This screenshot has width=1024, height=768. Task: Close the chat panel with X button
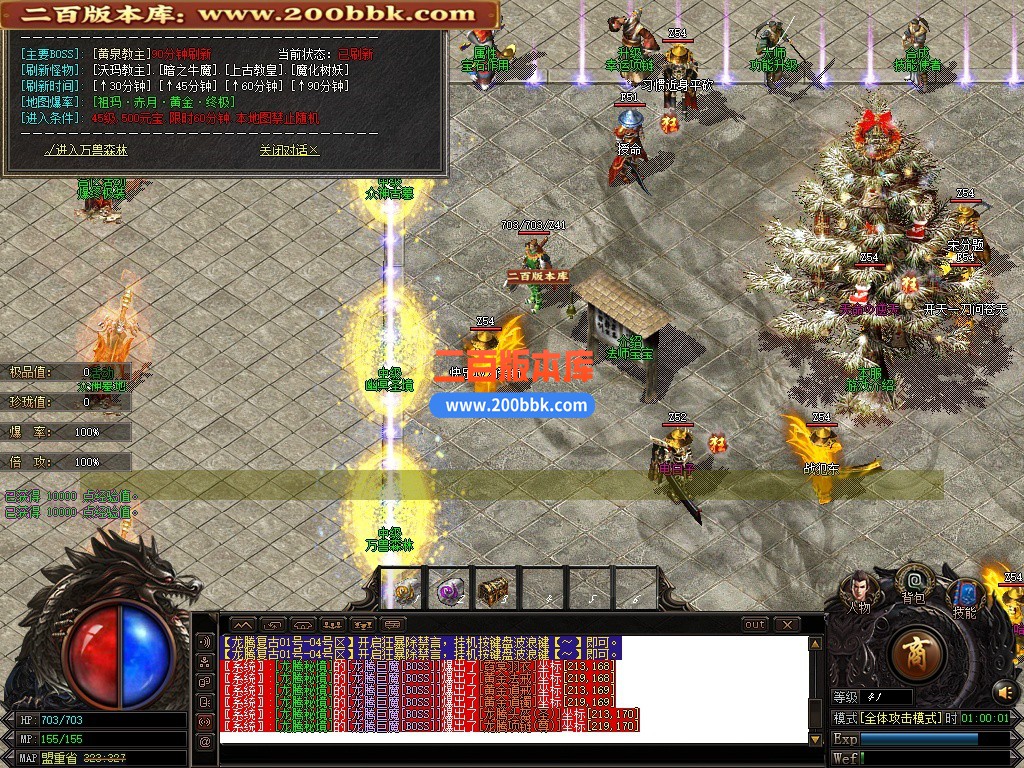click(787, 624)
